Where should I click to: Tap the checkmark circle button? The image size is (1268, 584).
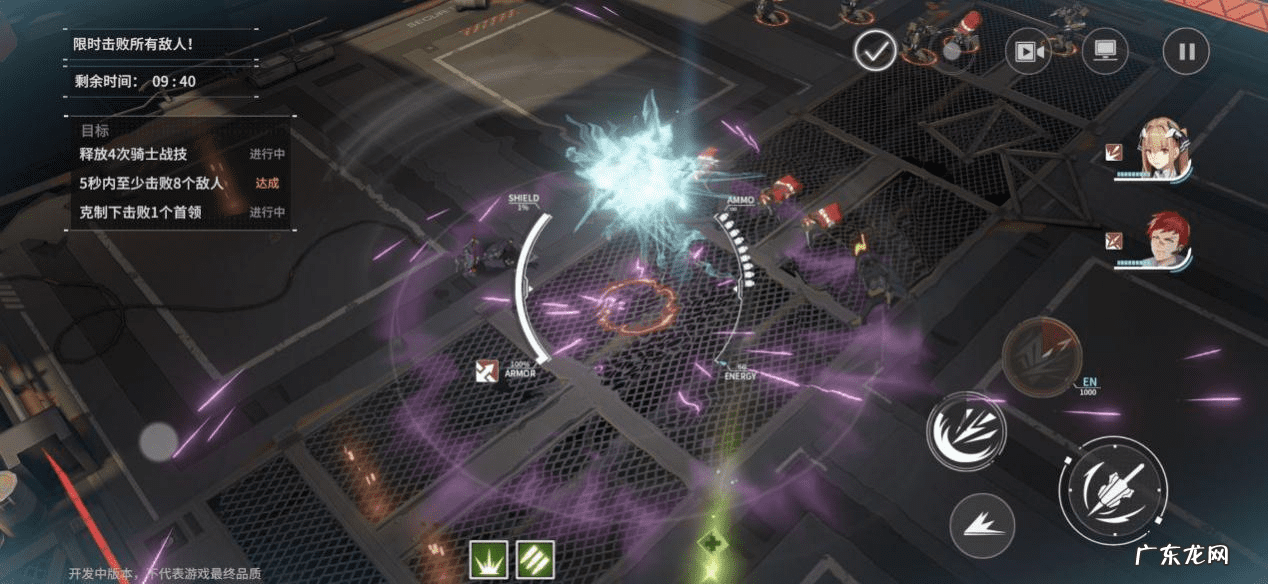pos(875,51)
